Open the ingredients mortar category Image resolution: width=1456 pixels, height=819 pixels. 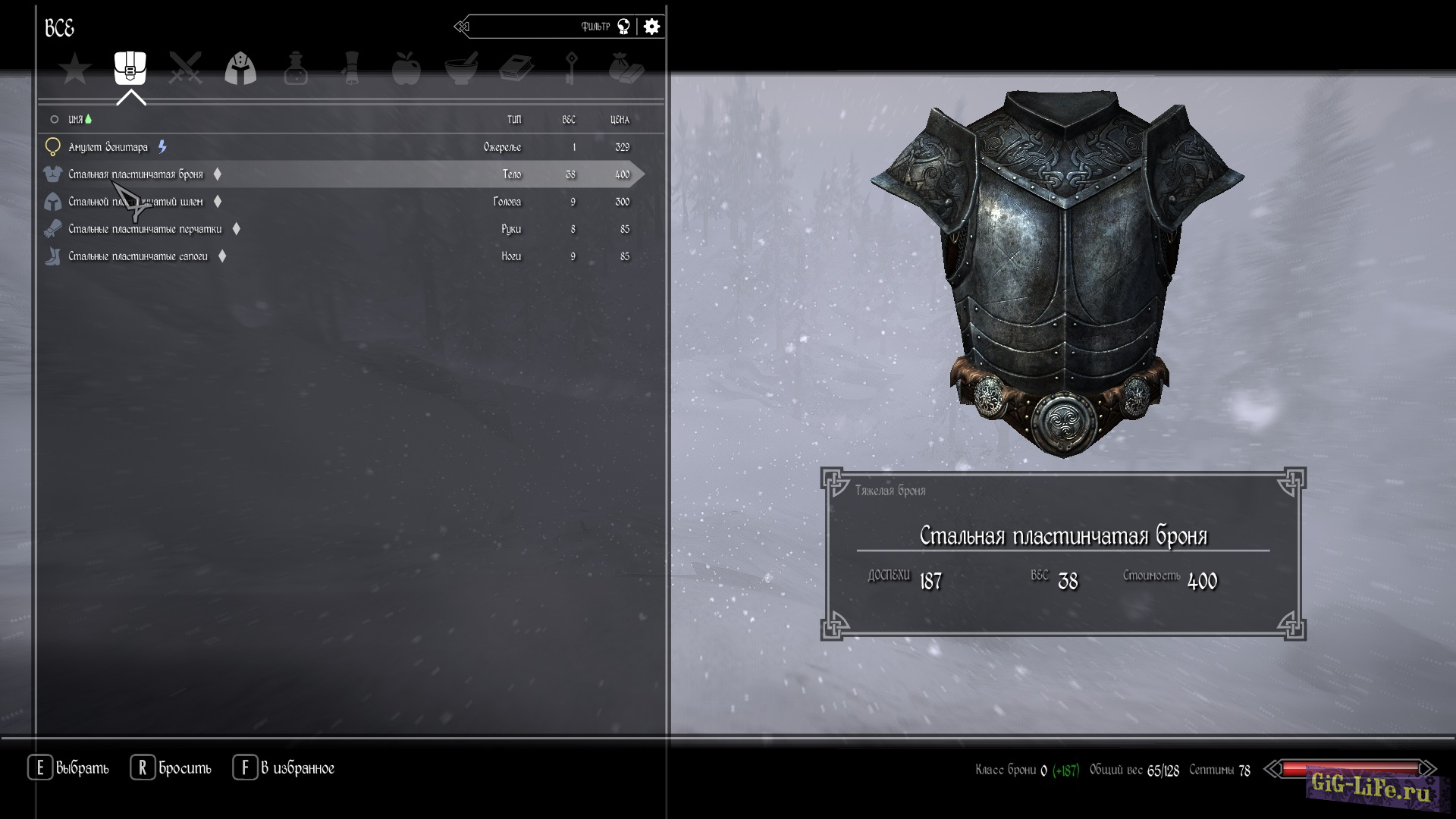461,68
